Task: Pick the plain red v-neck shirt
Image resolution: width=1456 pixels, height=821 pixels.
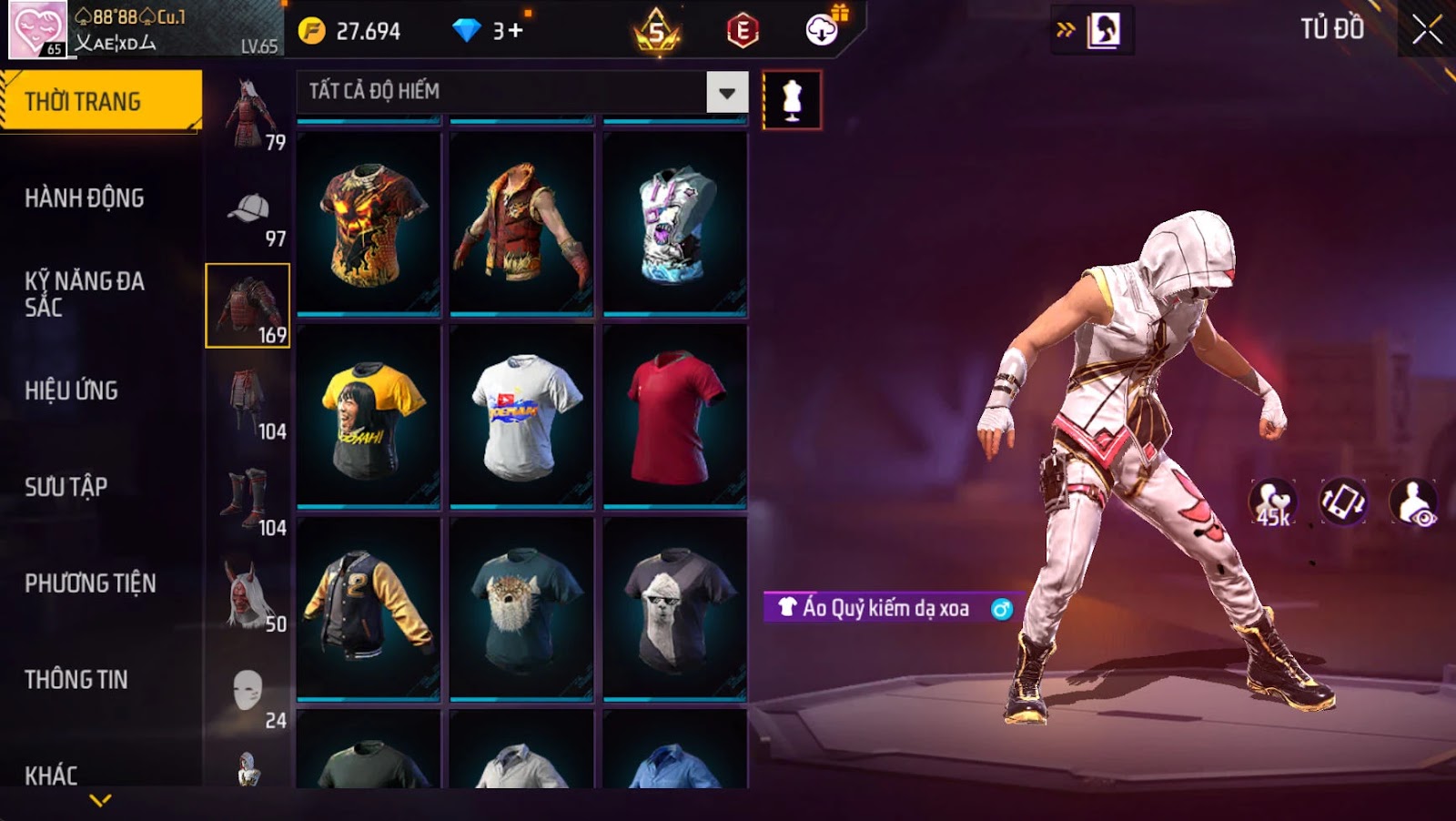Action: (674, 416)
